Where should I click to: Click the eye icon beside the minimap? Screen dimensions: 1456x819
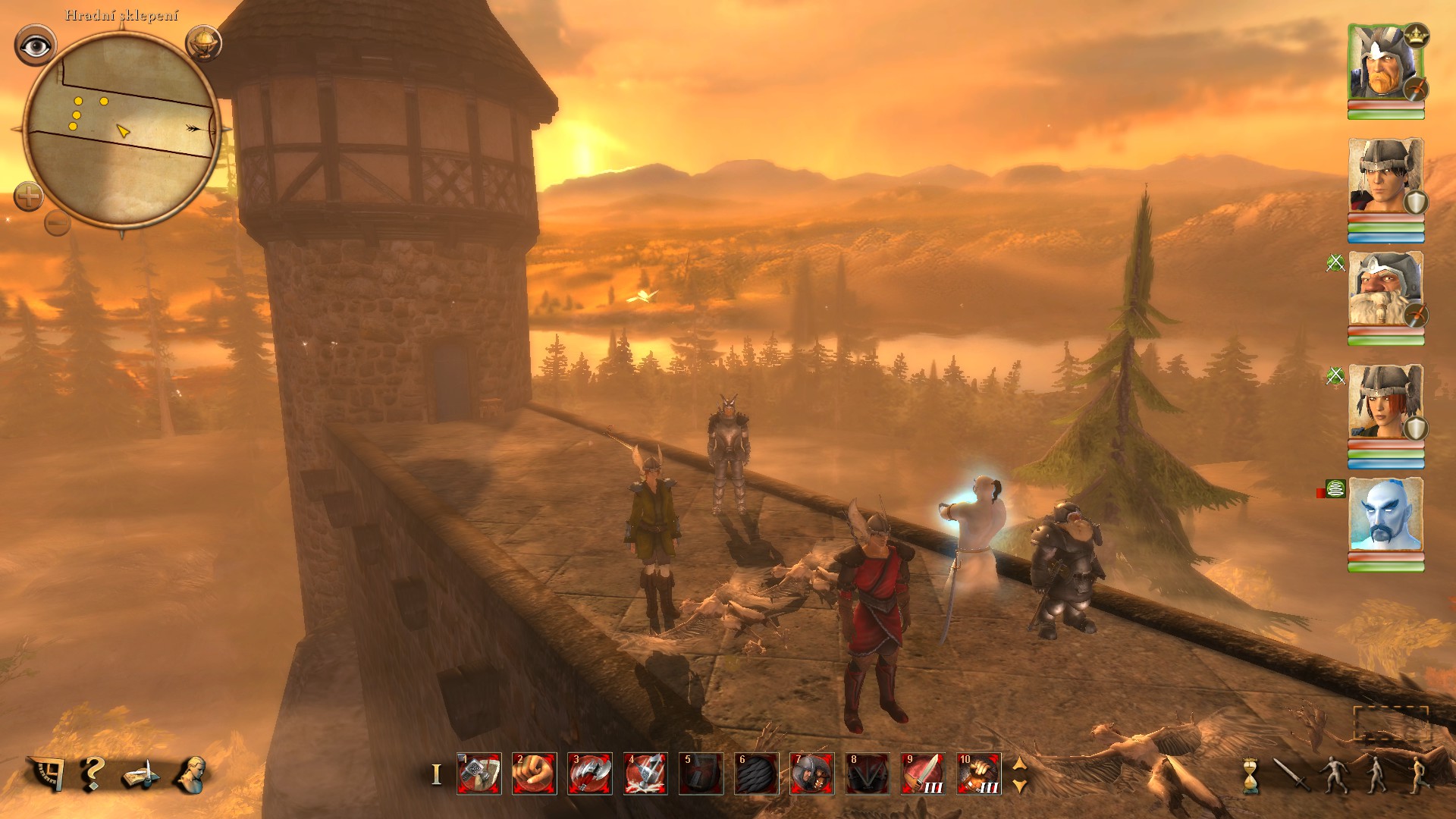tap(35, 45)
